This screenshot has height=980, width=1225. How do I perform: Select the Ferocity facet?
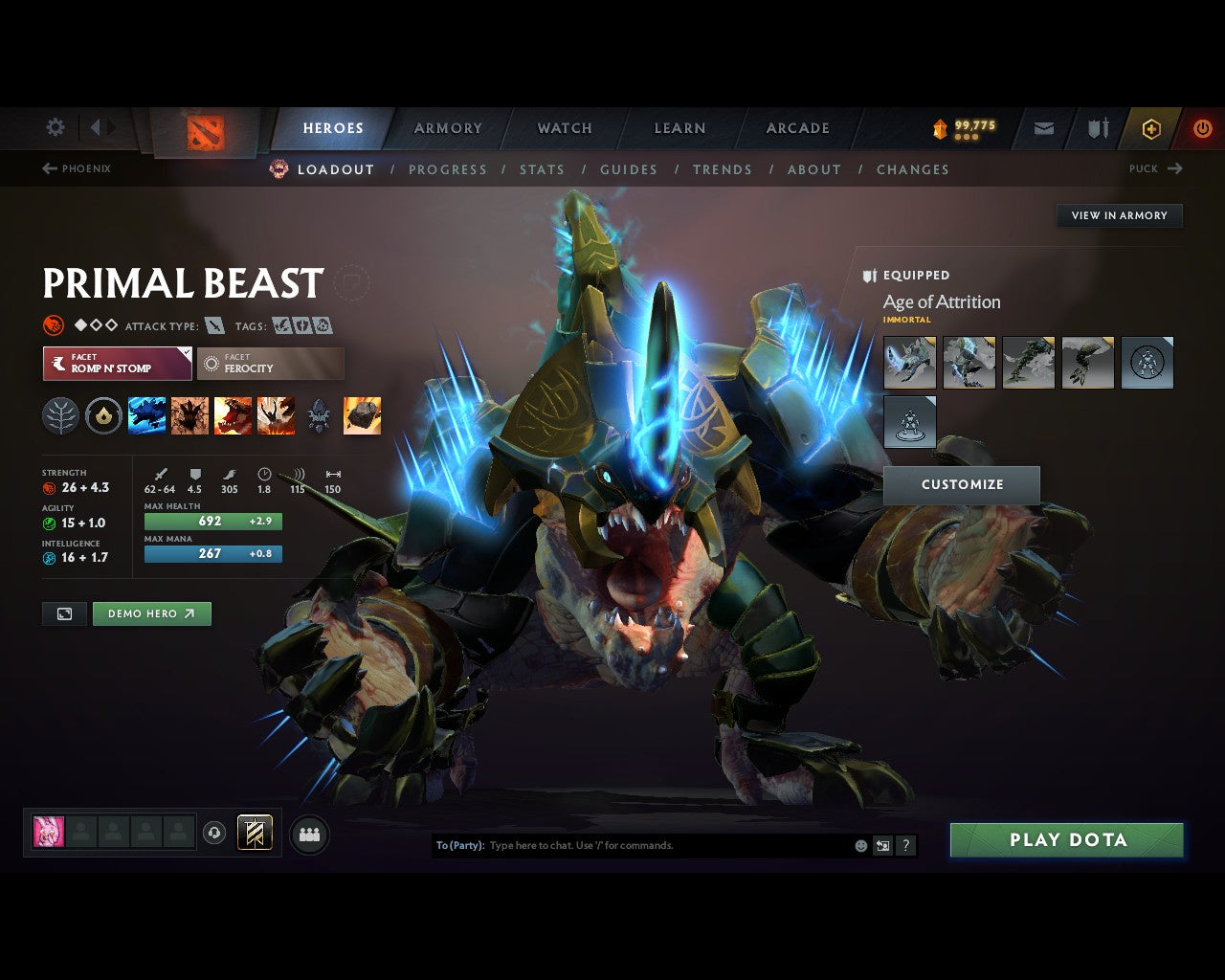click(270, 364)
